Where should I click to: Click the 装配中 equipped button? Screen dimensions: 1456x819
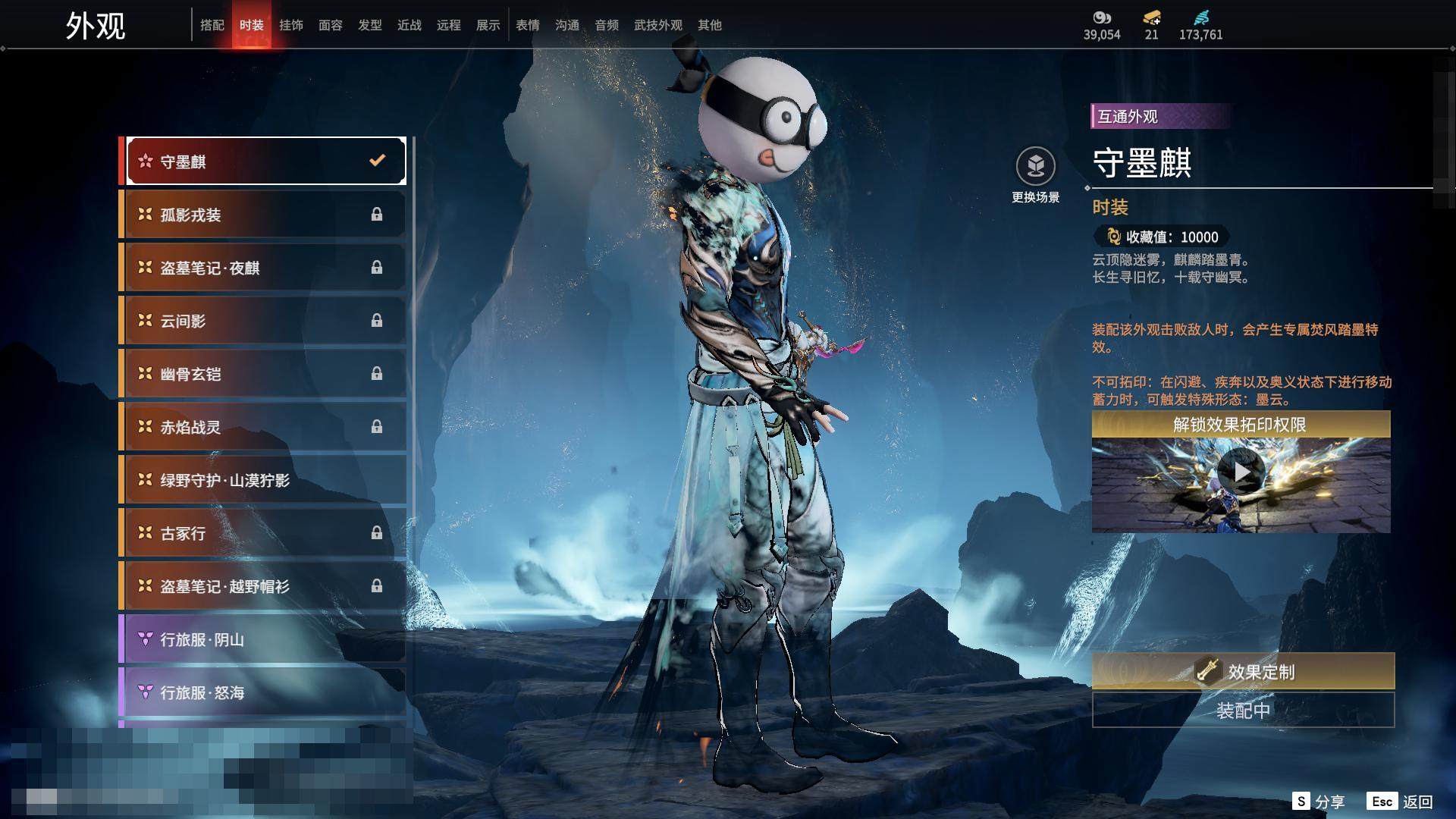pos(1243,711)
